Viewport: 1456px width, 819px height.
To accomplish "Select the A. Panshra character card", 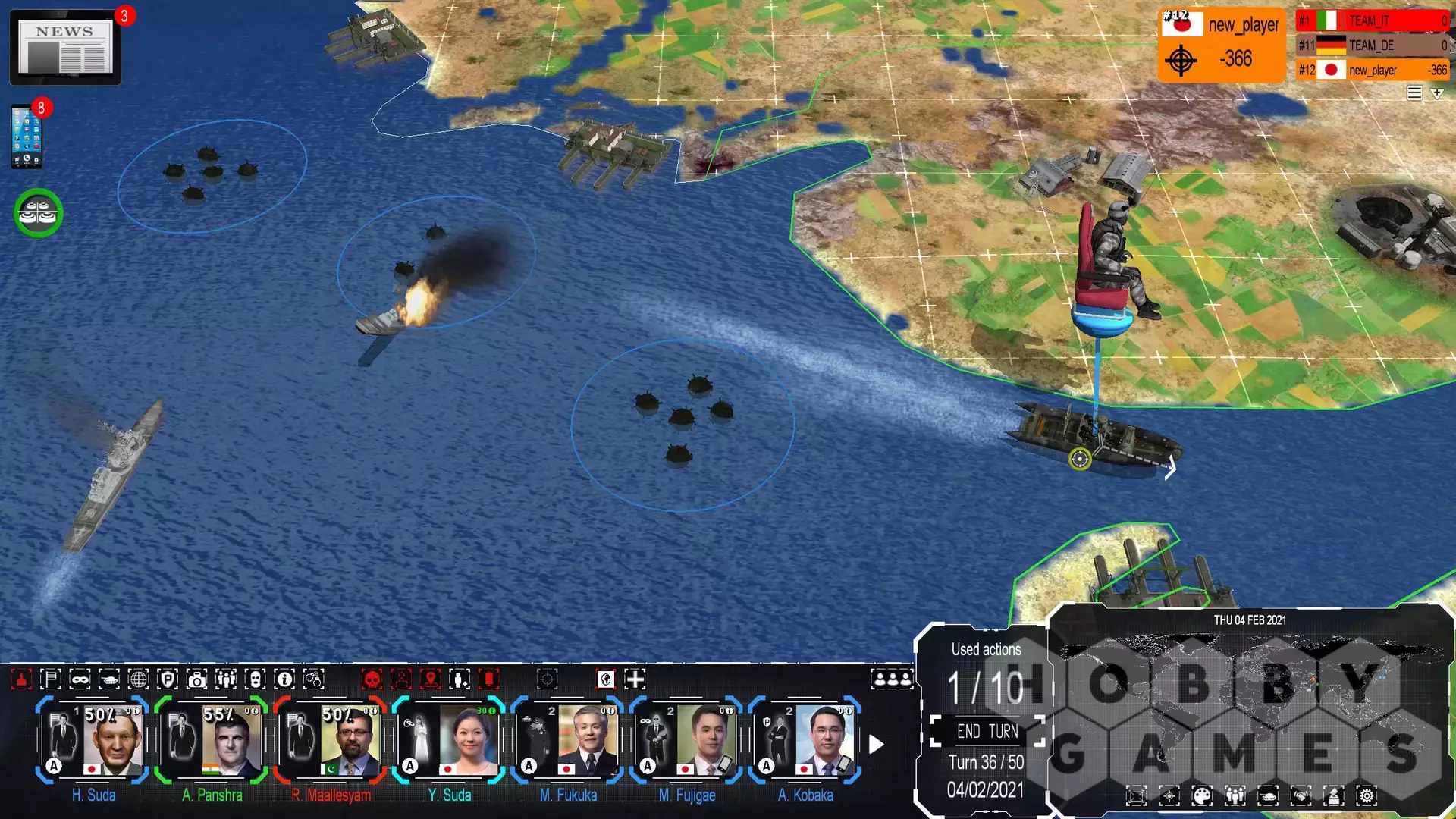I will point(212,741).
